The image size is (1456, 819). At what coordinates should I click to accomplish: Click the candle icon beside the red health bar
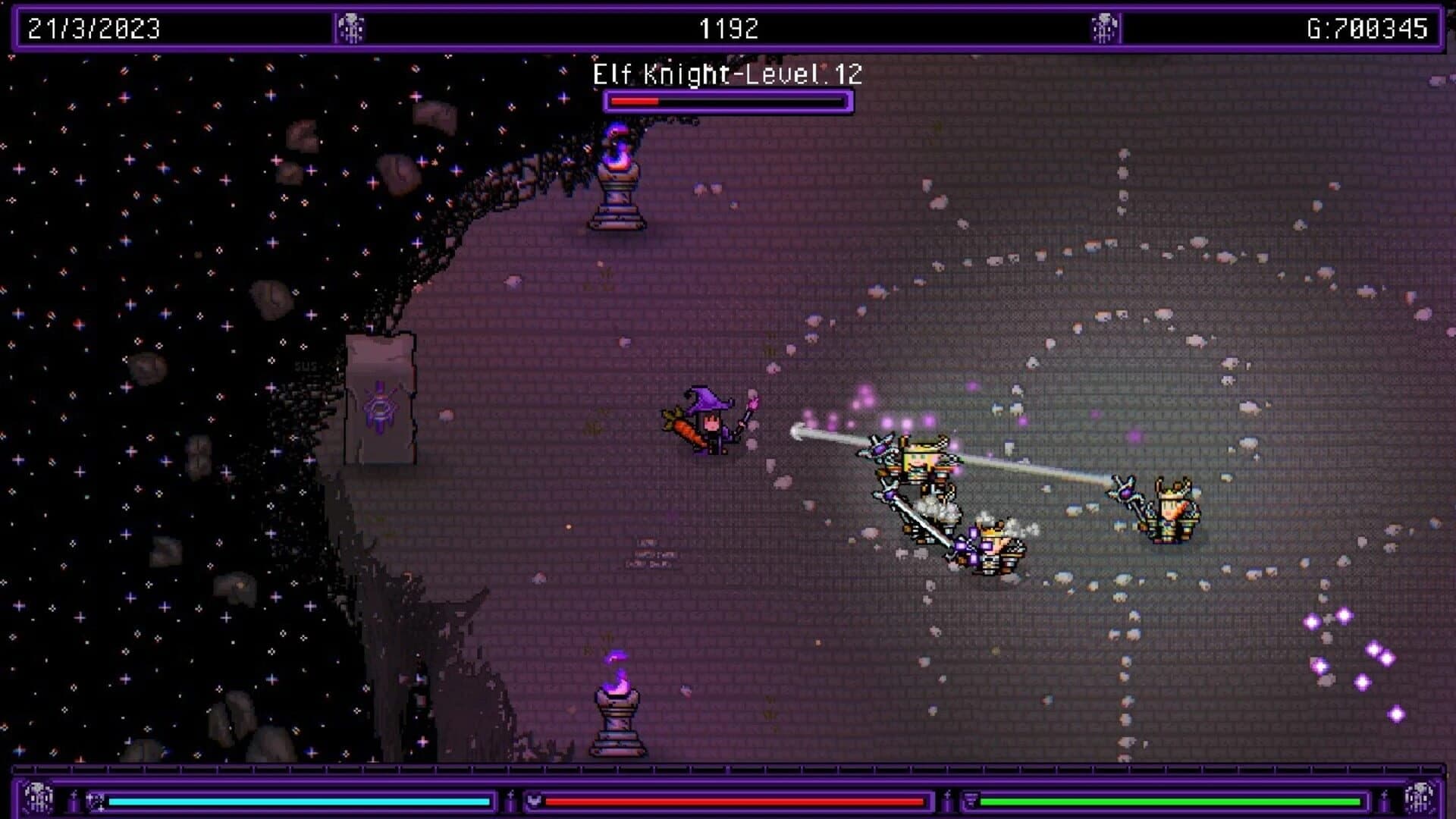point(510,801)
